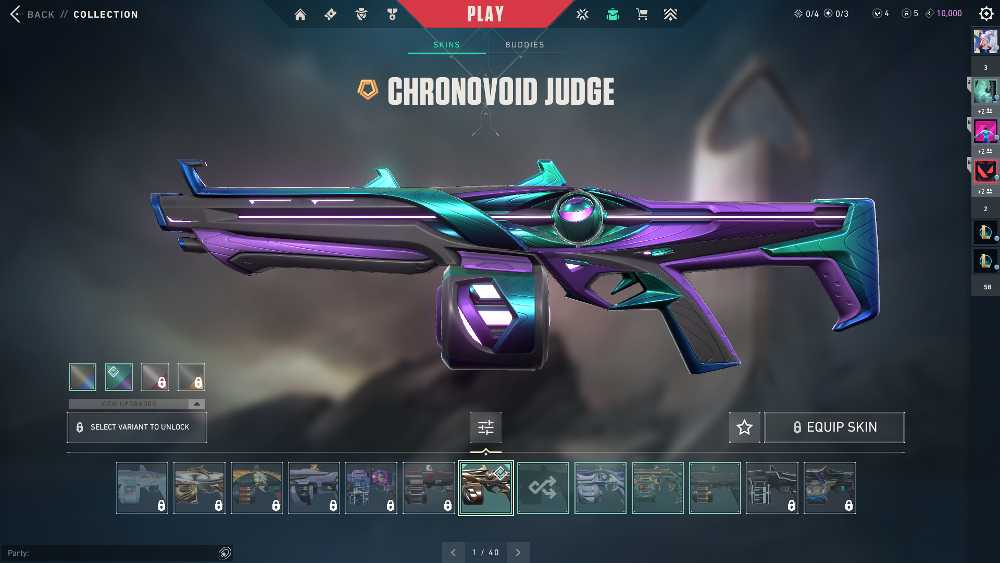The image size is (1000, 563).
Task: Select the random shuffle skin tile
Action: coord(543,488)
